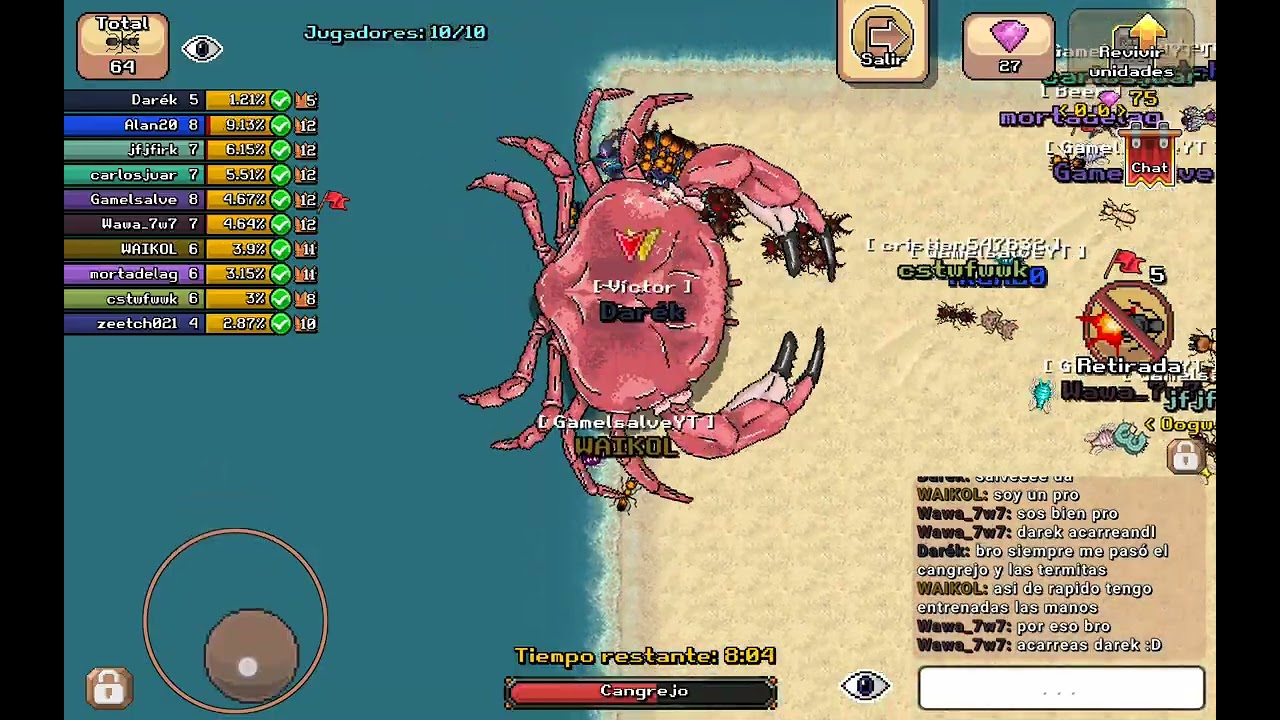
Task: Open the purple gem counter
Action: (x=1009, y=46)
